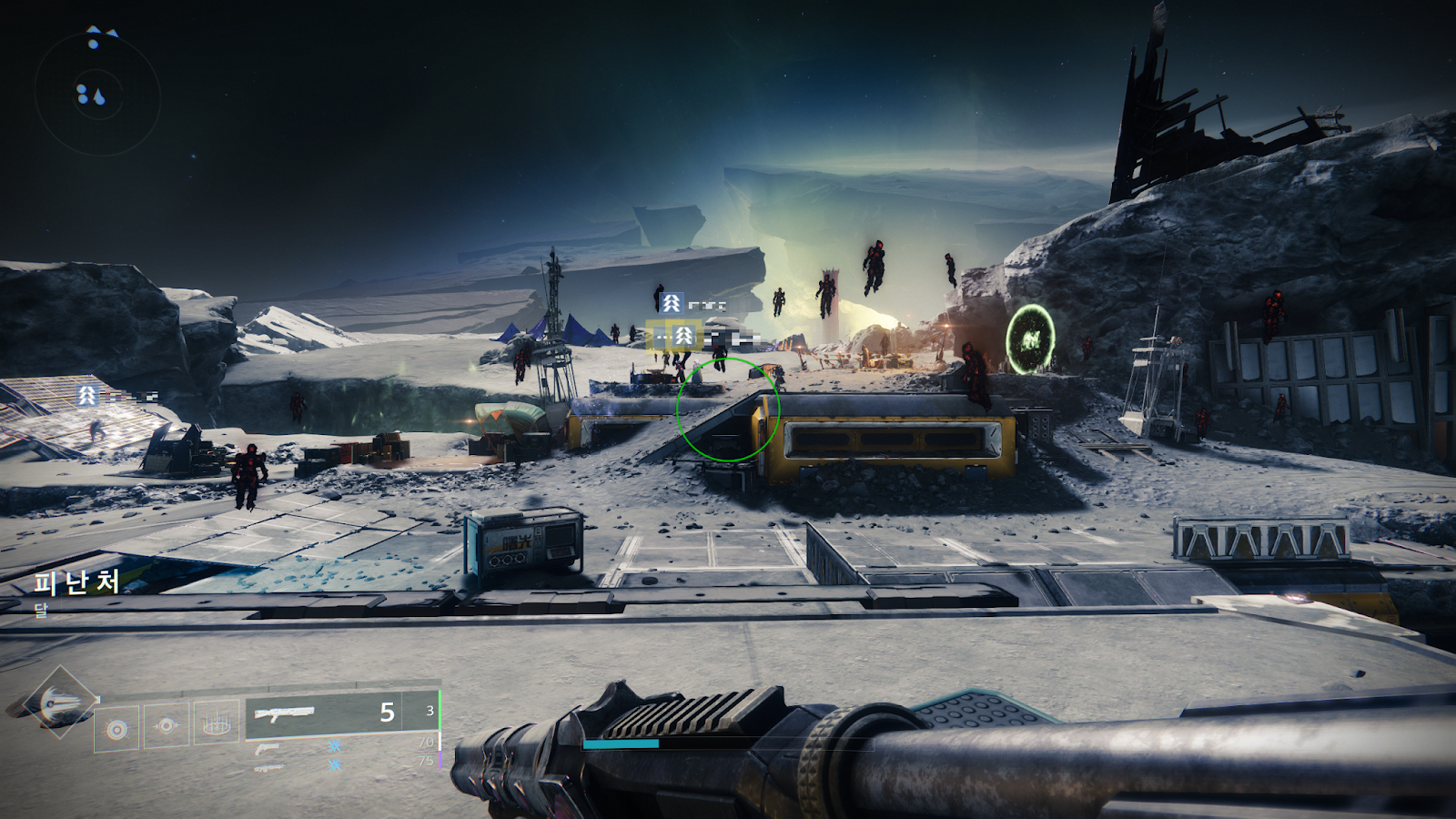Activate the diamond-shaped super ability icon
Image resolution: width=1456 pixels, height=819 pixels.
(x=59, y=702)
